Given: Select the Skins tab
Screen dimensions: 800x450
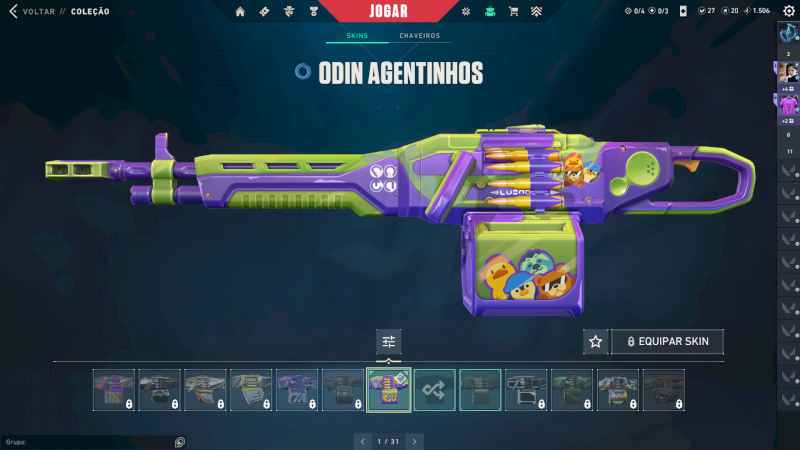Looking at the screenshot, I should pyautogui.click(x=357, y=36).
